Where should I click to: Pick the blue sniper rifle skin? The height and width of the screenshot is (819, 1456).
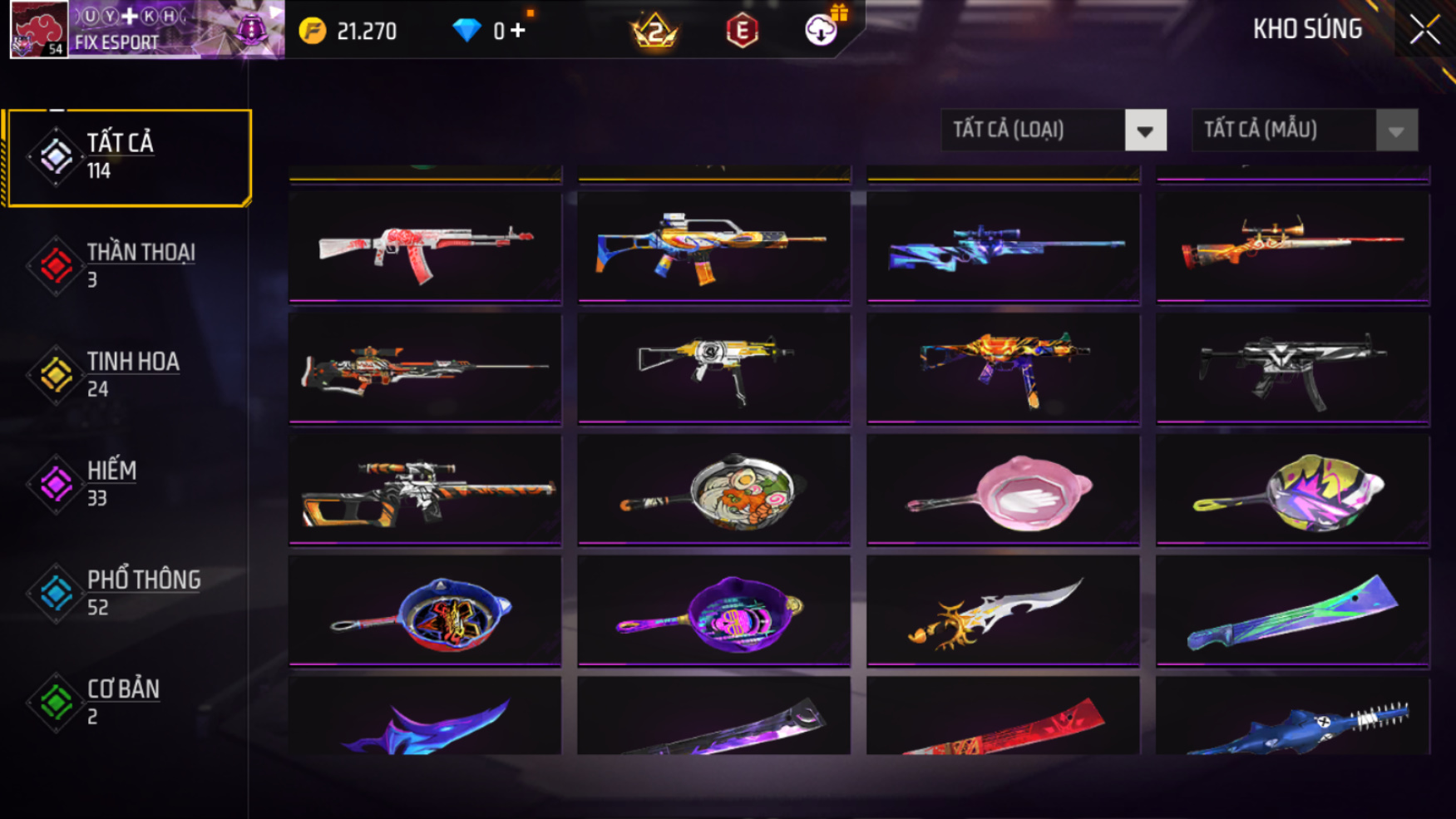pos(1003,247)
